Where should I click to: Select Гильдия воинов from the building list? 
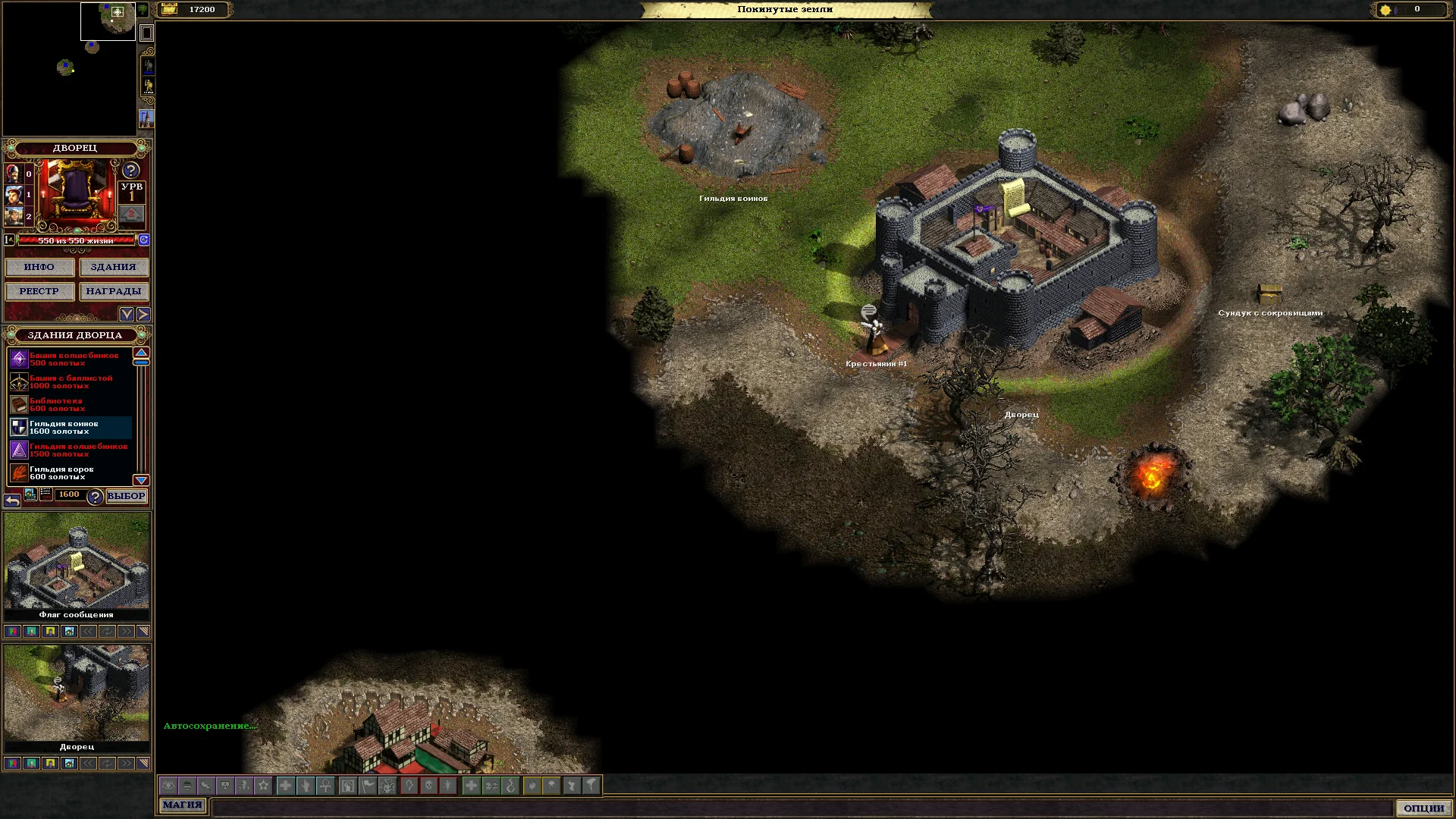[70, 428]
